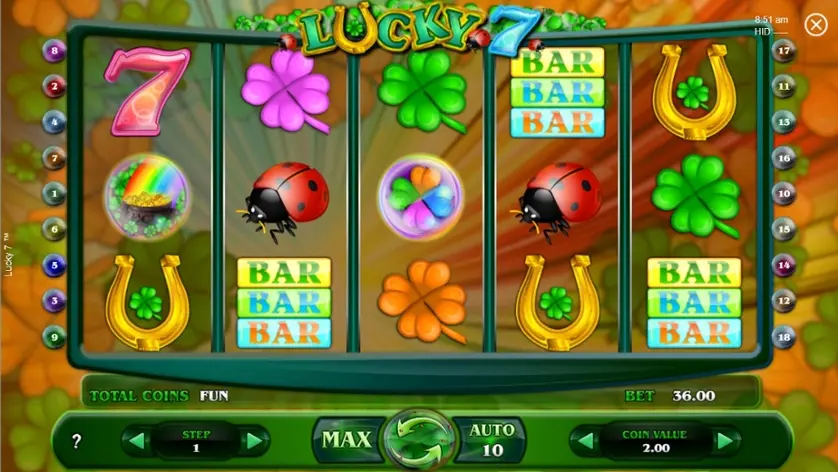838x472 pixels.
Task: Increase STEP with the right arrow
Action: pos(253,441)
